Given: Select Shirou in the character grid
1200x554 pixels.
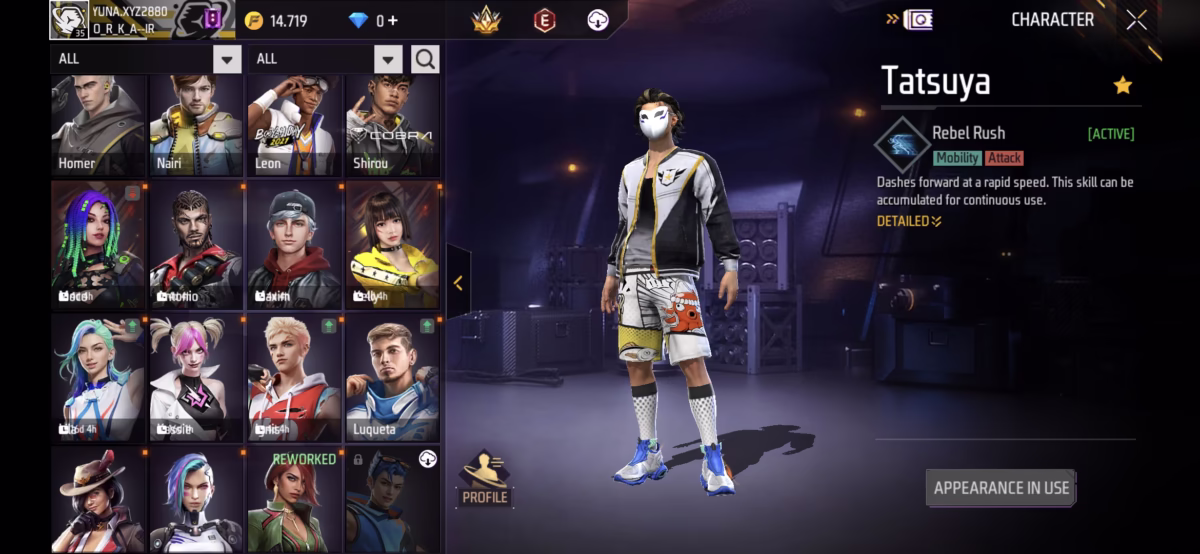Looking at the screenshot, I should [392, 127].
